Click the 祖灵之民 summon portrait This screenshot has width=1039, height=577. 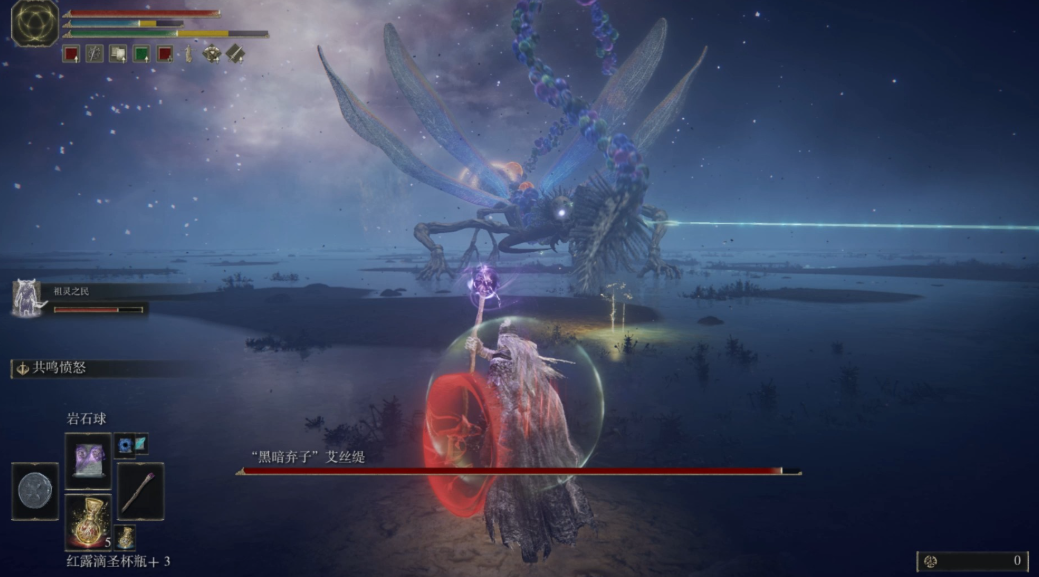tap(26, 298)
